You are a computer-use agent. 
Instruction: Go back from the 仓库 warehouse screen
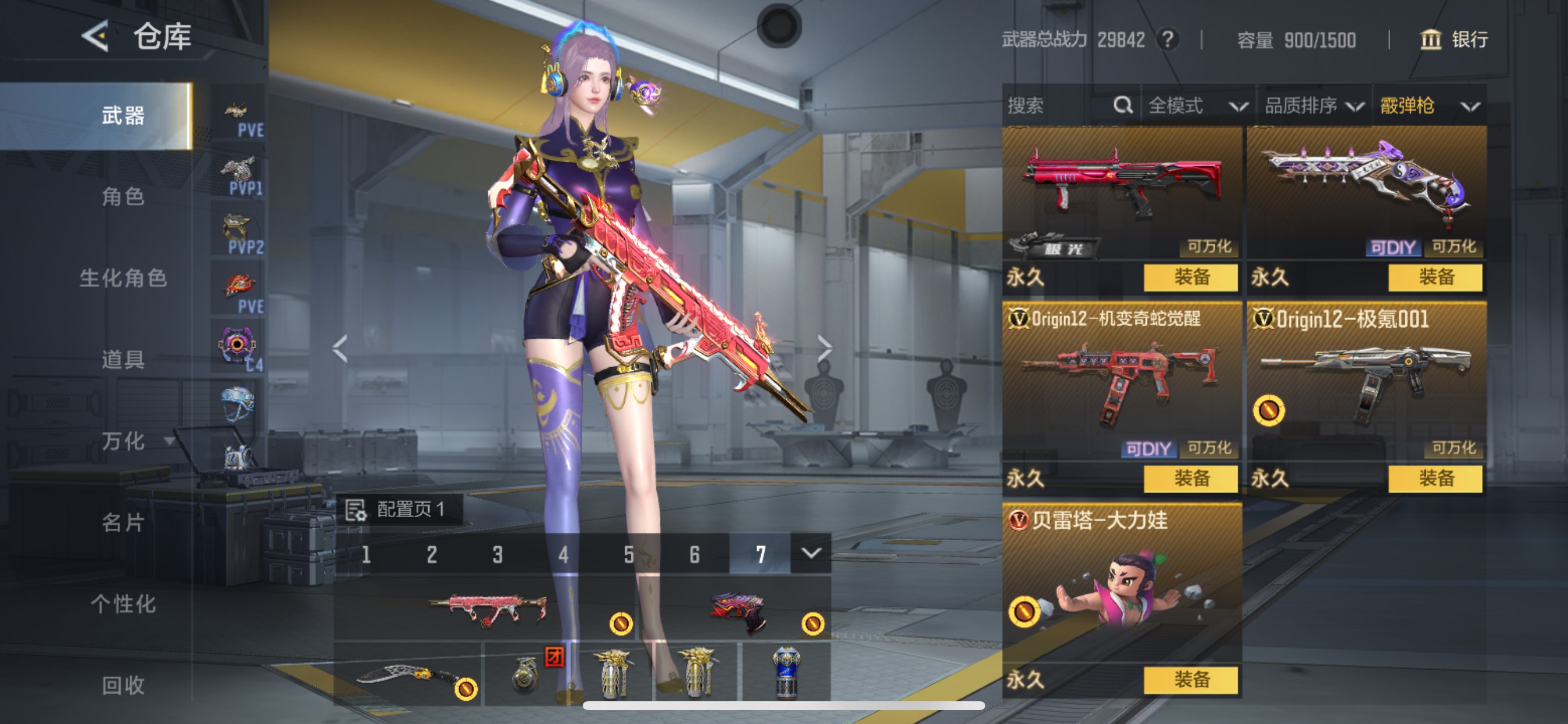pyautogui.click(x=96, y=36)
